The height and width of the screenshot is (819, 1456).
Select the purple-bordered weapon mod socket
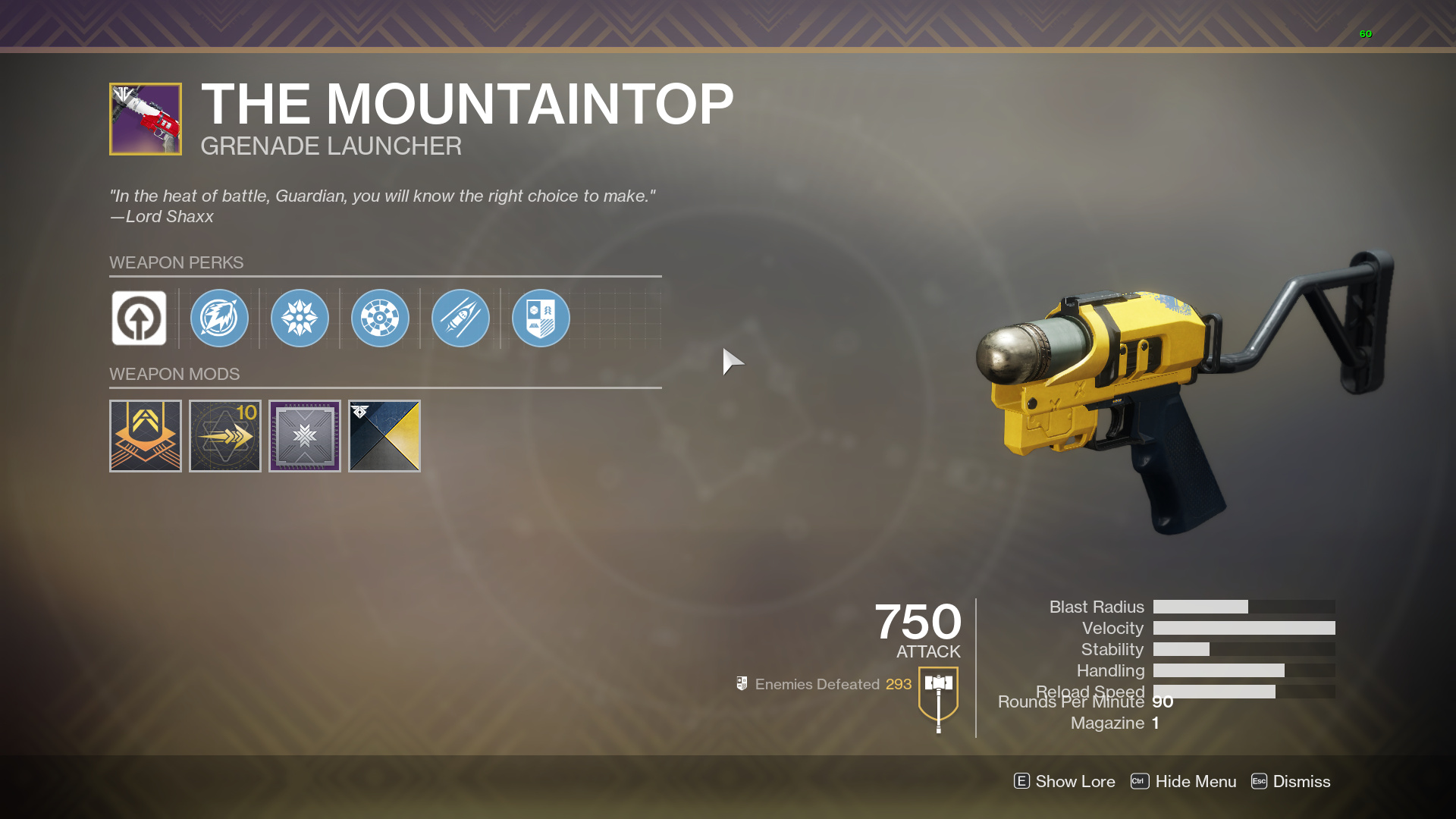tap(305, 436)
